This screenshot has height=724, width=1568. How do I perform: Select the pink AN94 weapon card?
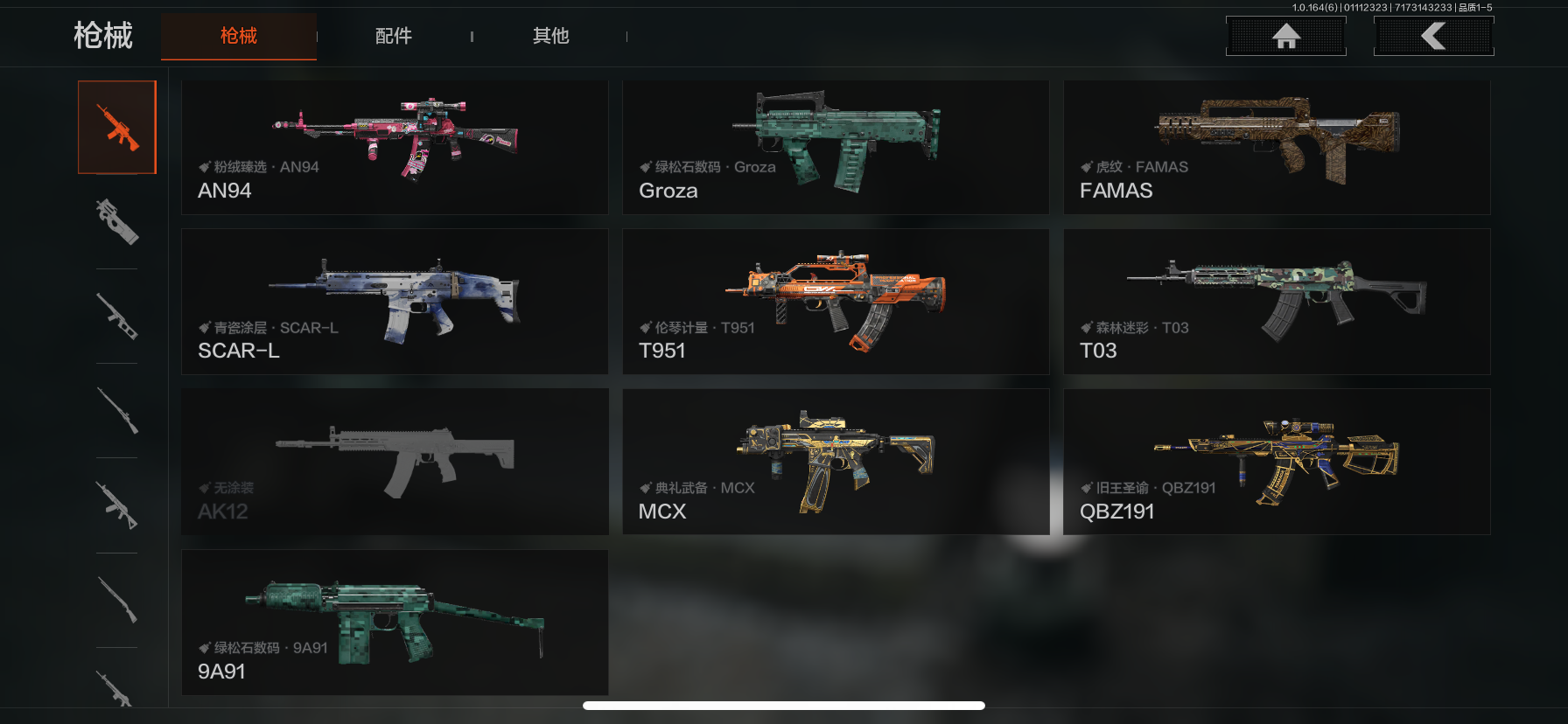click(395, 147)
